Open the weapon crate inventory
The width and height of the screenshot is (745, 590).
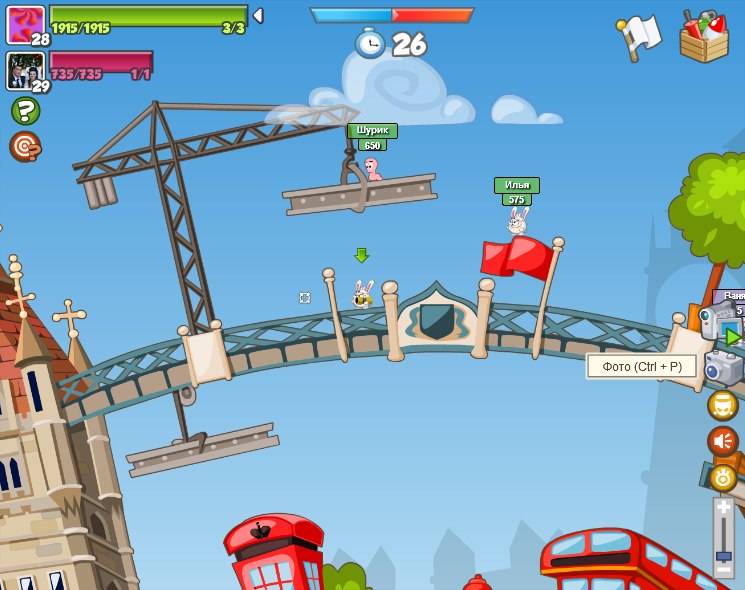click(704, 37)
